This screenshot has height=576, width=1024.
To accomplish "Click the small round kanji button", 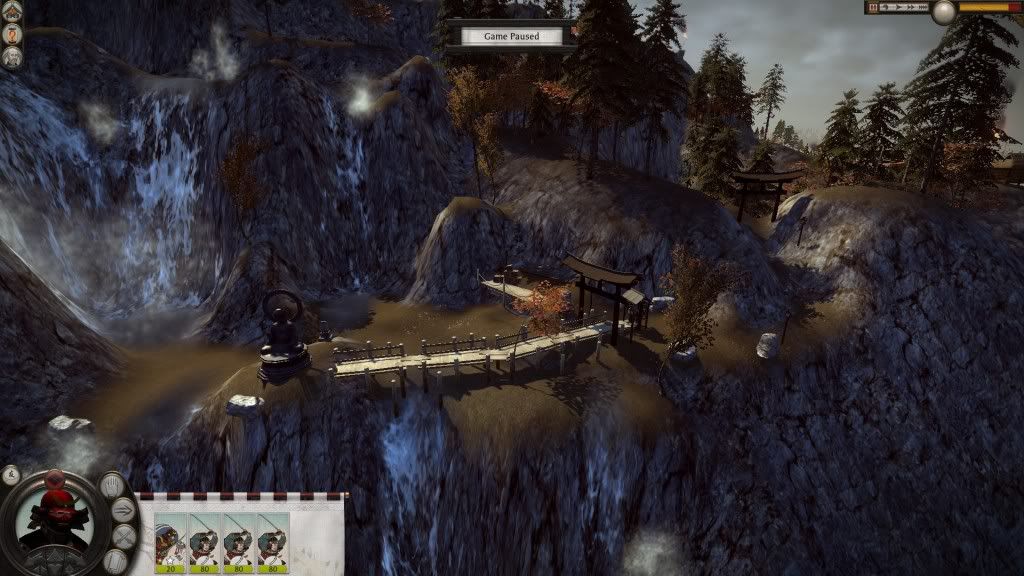I will pyautogui.click(x=11, y=473).
